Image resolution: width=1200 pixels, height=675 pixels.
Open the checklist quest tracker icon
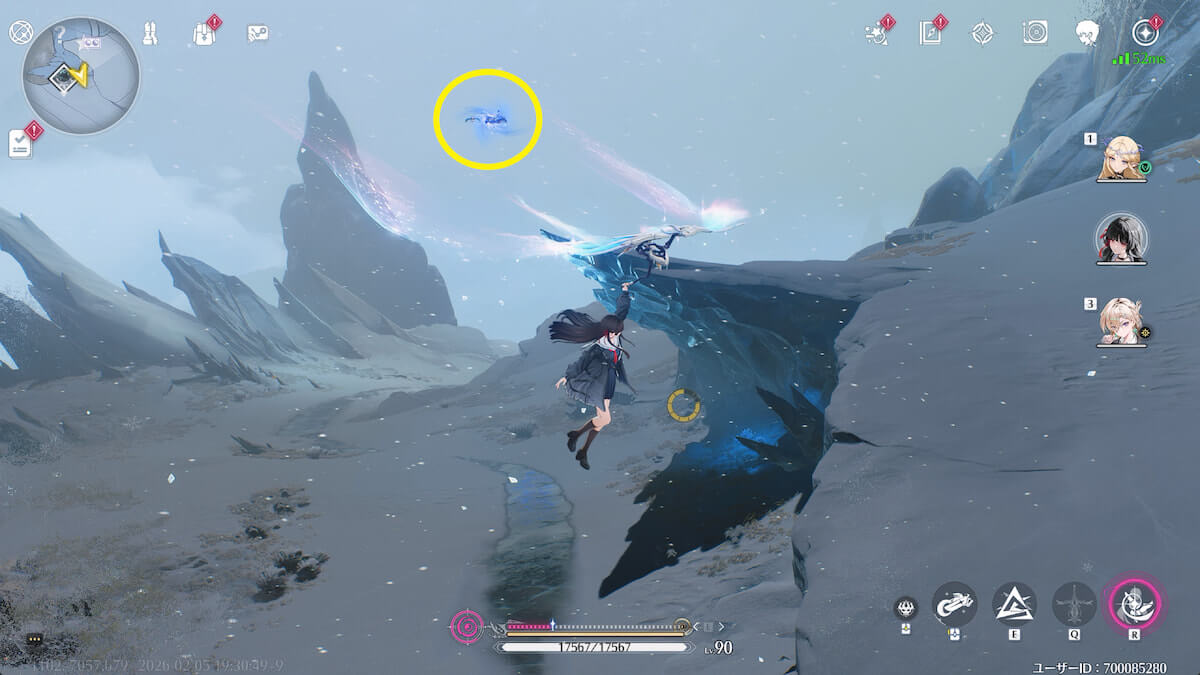click(21, 144)
